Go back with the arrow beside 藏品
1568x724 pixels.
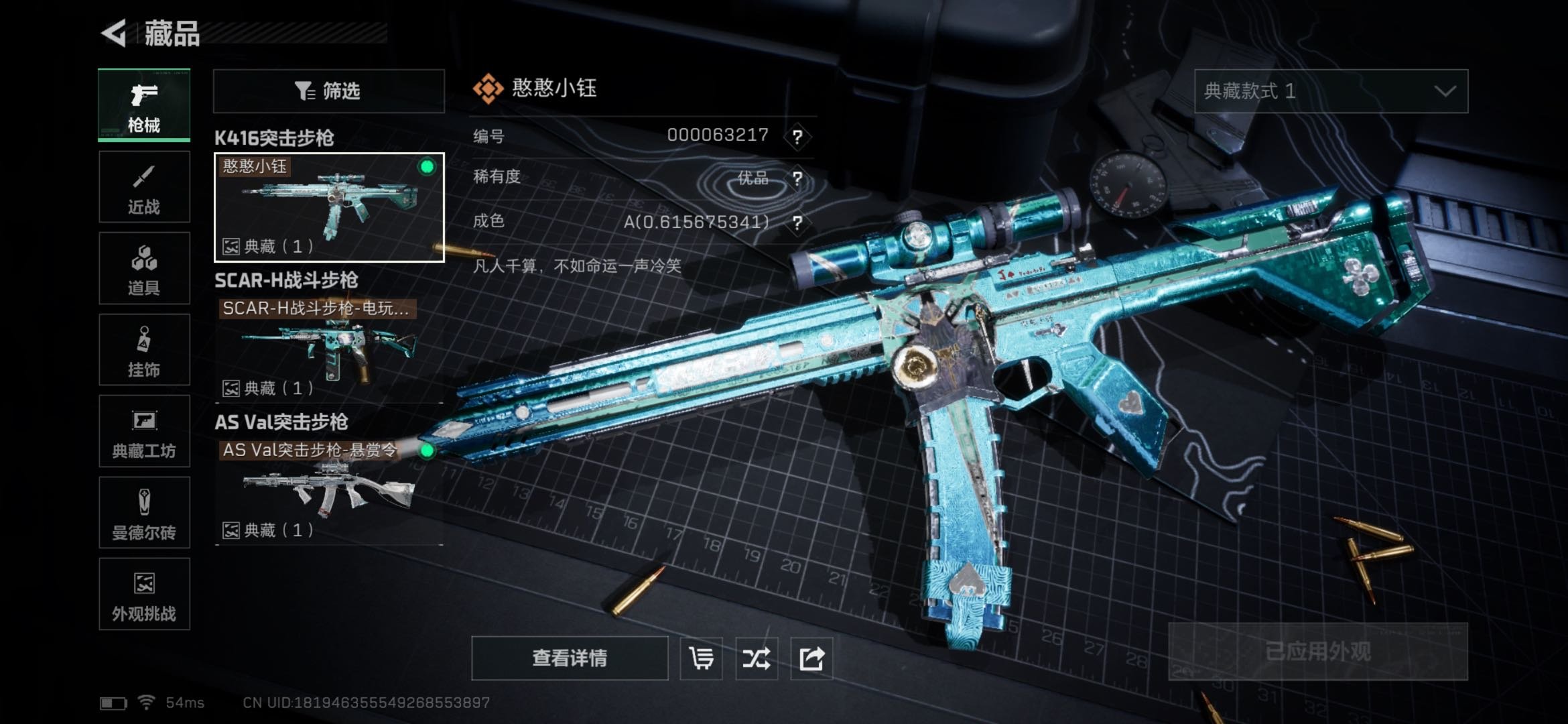coord(115,33)
